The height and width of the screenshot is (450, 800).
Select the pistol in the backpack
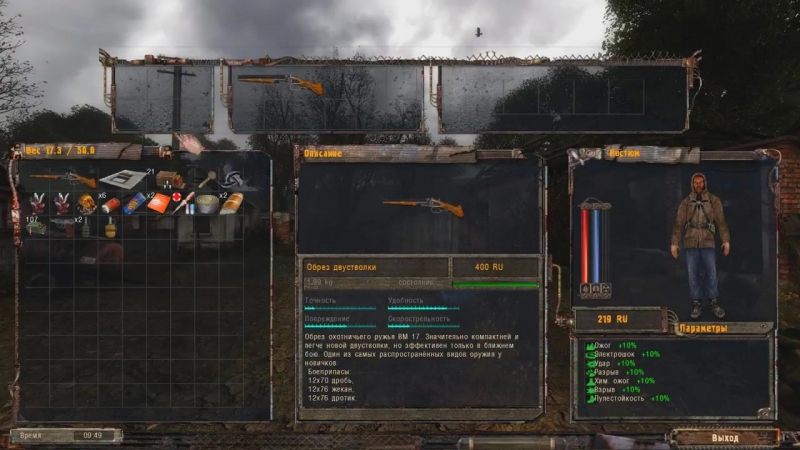click(x=62, y=227)
